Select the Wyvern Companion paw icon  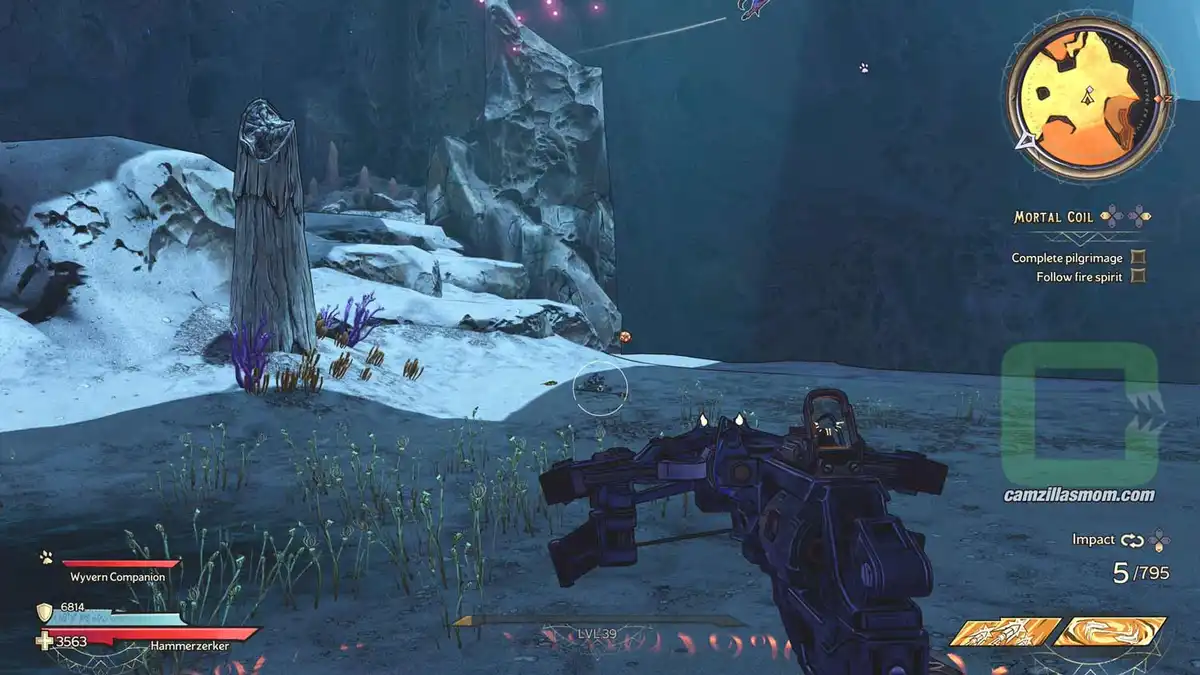click(46, 558)
